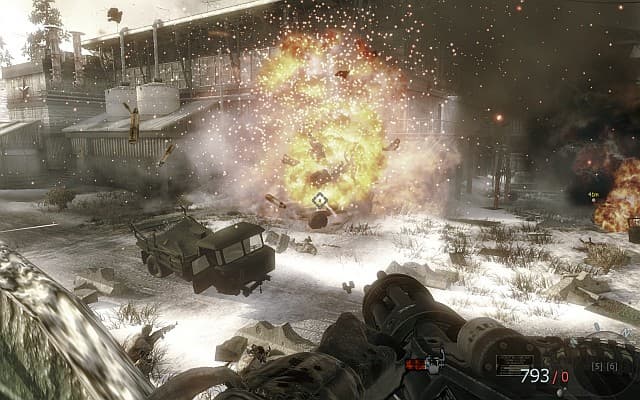Select the weapon info plate beside ammo

tap(517, 365)
